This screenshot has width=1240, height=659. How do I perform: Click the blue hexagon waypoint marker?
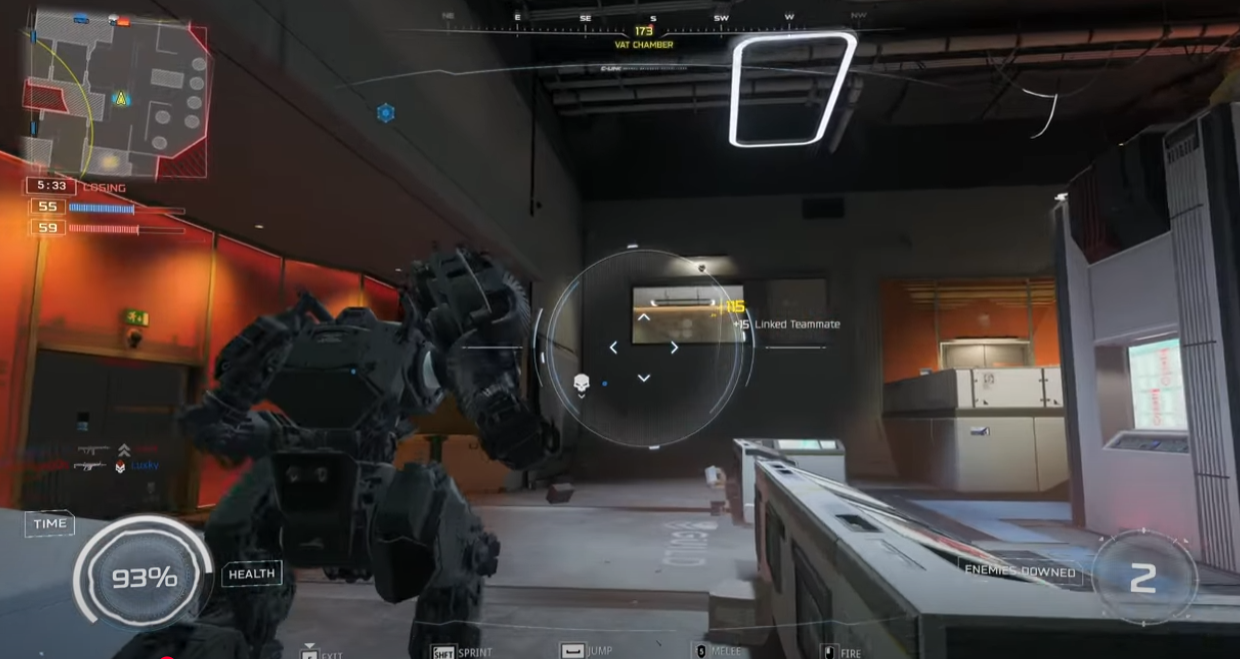(385, 113)
